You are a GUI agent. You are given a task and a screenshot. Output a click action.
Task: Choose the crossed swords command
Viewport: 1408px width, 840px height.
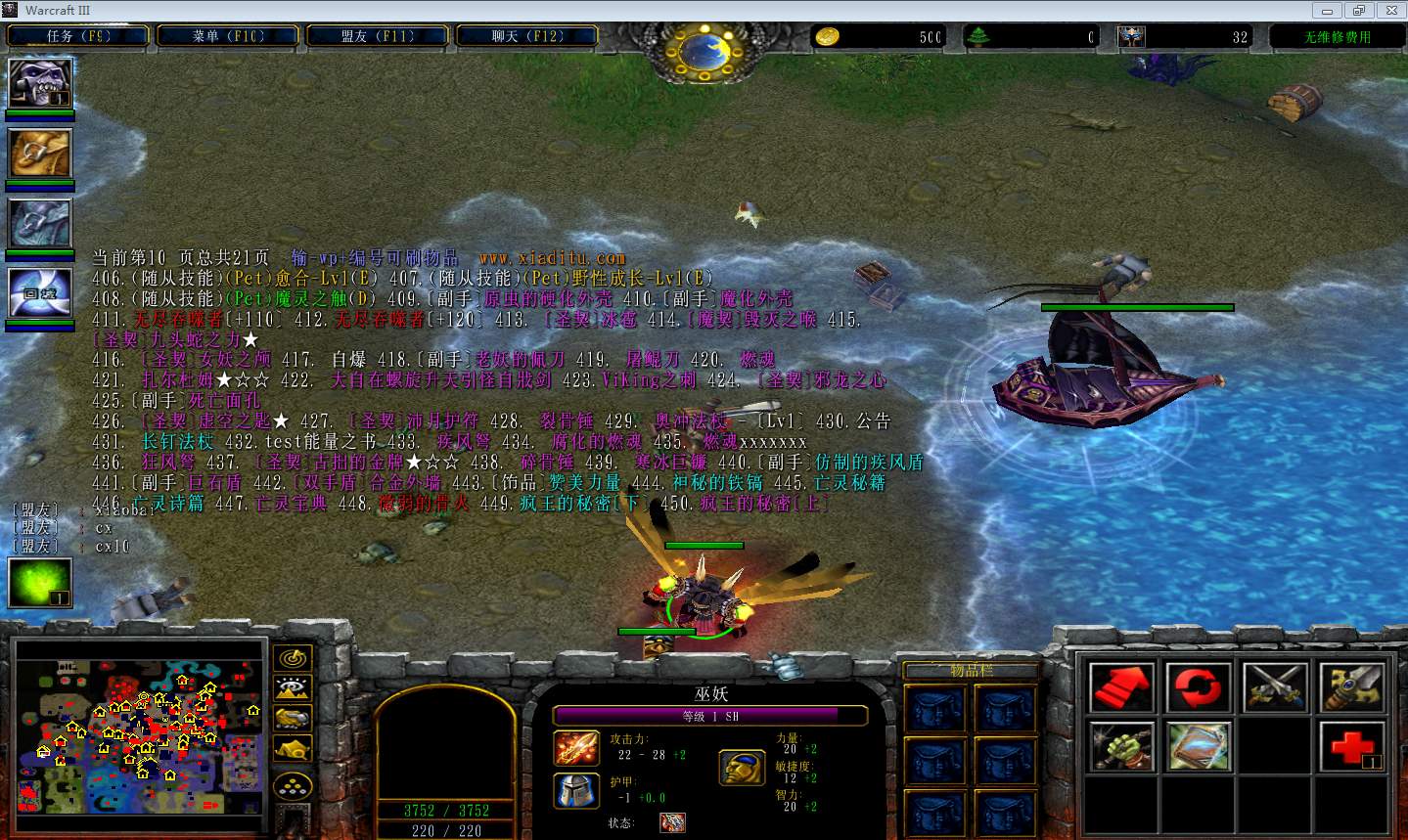click(x=1276, y=687)
